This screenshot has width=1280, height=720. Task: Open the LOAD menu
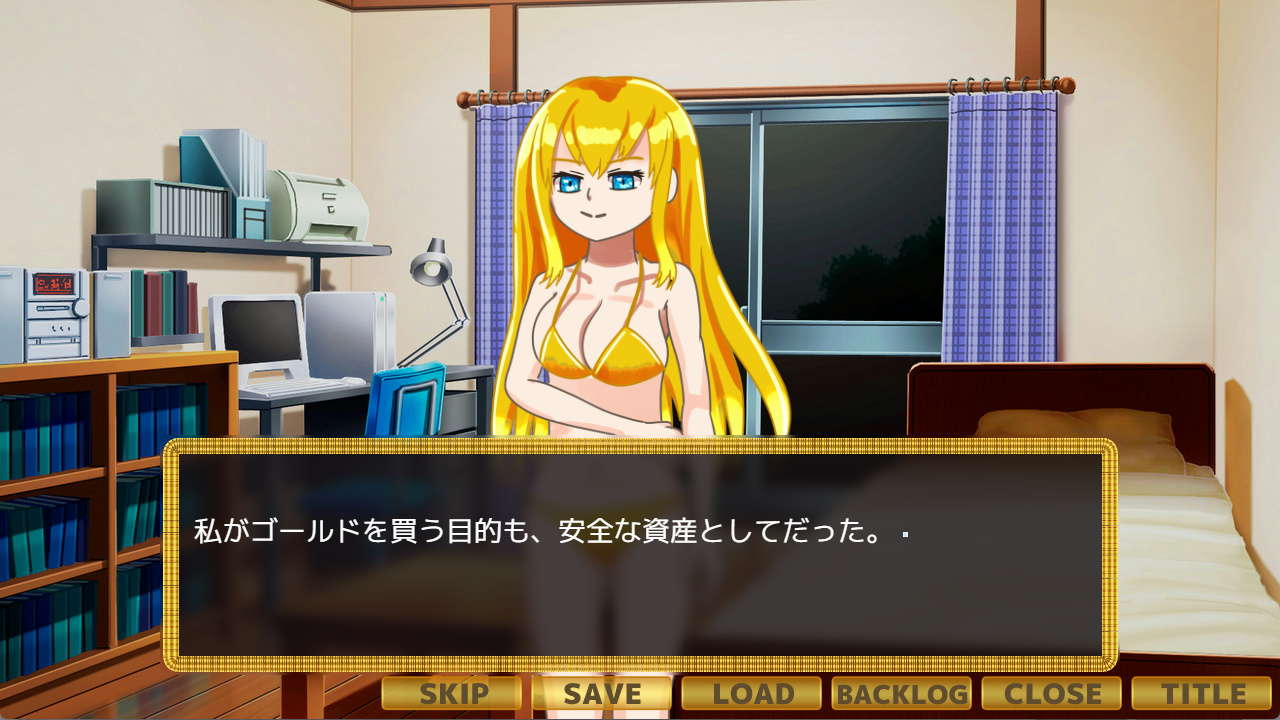point(752,693)
